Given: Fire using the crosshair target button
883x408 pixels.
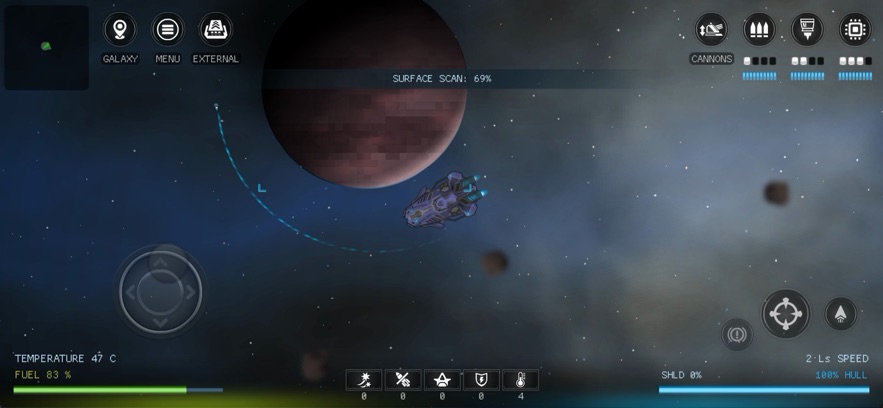Looking at the screenshot, I should (786, 314).
